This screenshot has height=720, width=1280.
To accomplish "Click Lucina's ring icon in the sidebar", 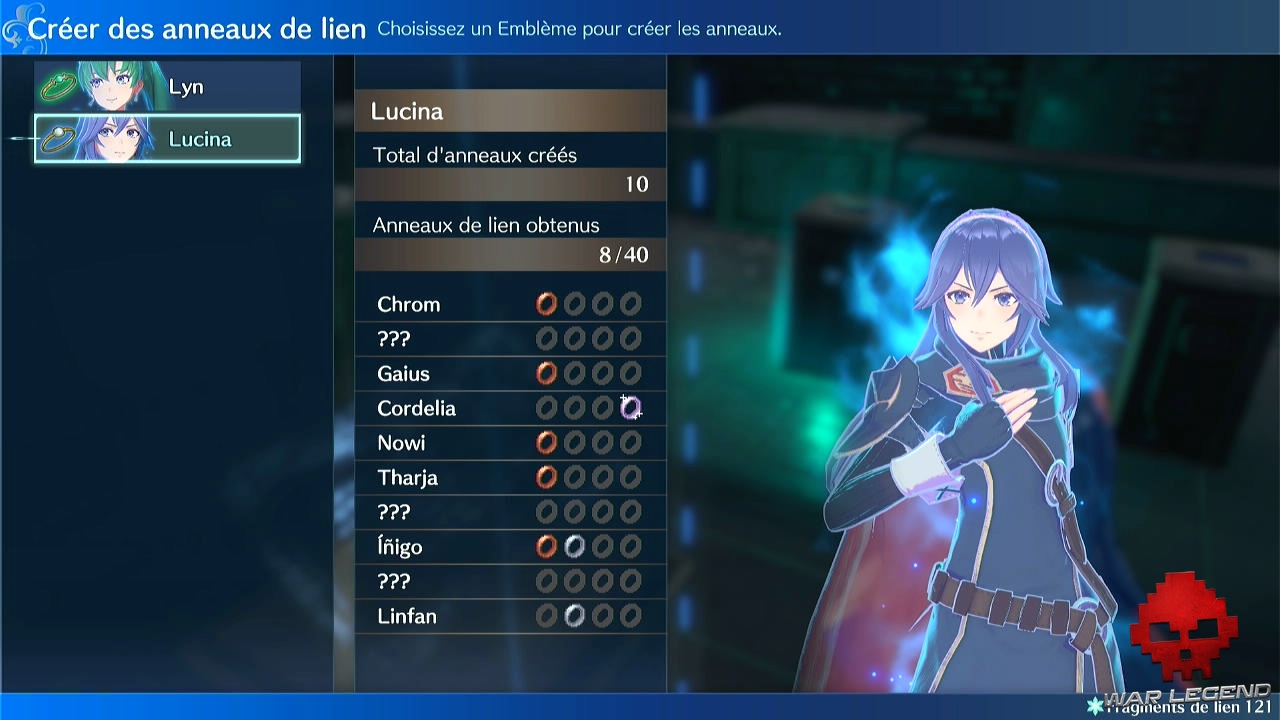I will (59, 139).
